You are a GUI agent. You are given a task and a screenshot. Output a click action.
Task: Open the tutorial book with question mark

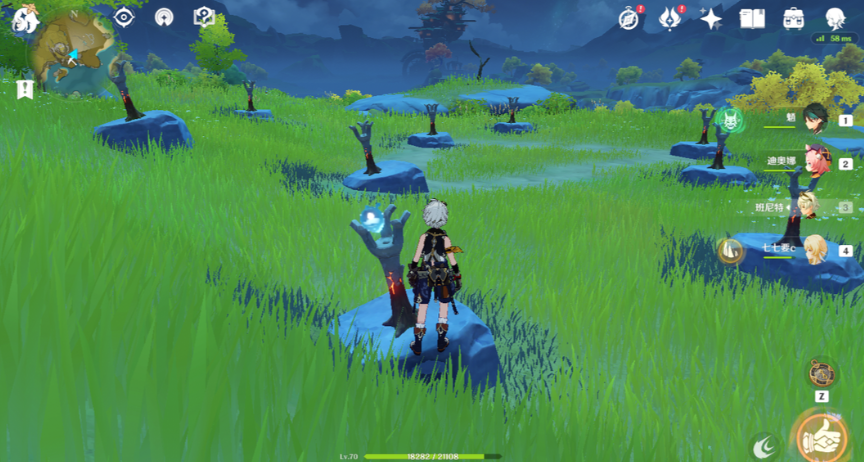coord(204,17)
